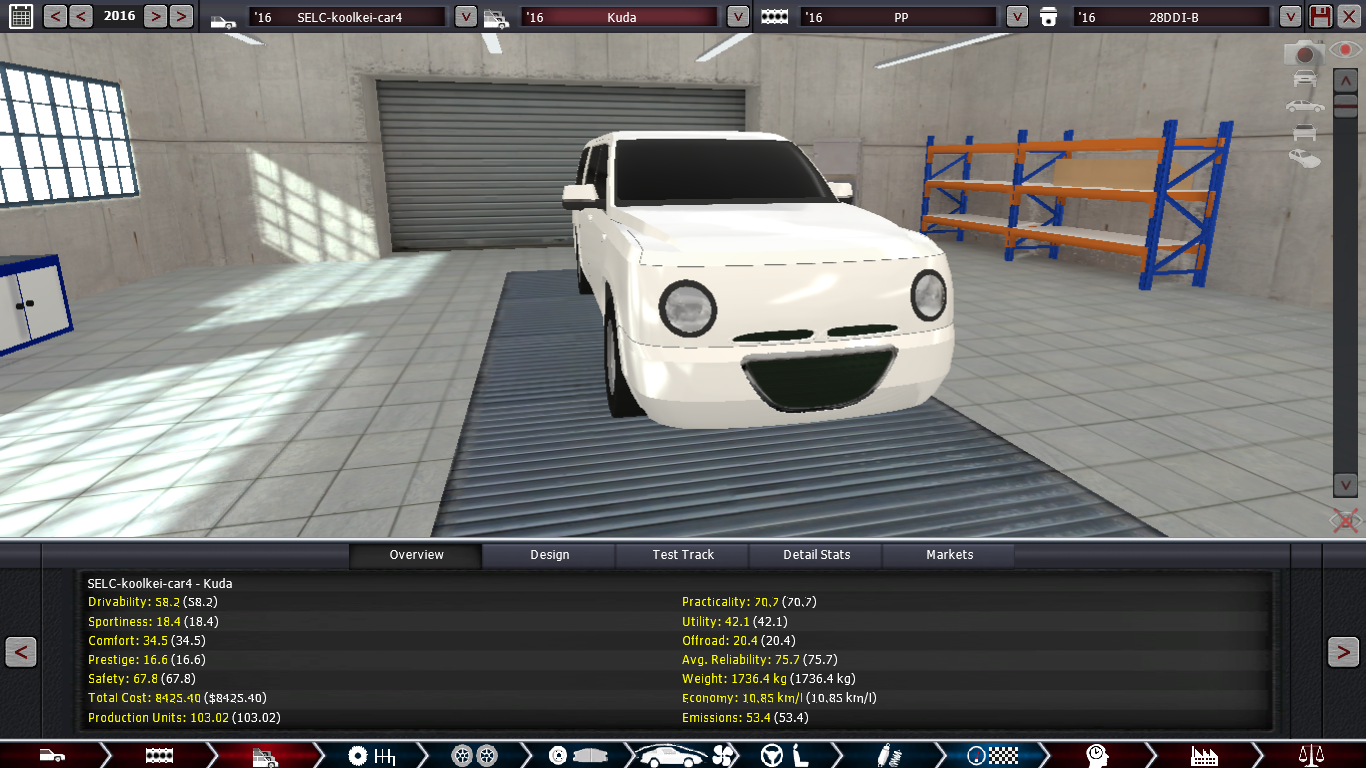Select the Overview tab
1366x768 pixels.
[x=416, y=555]
